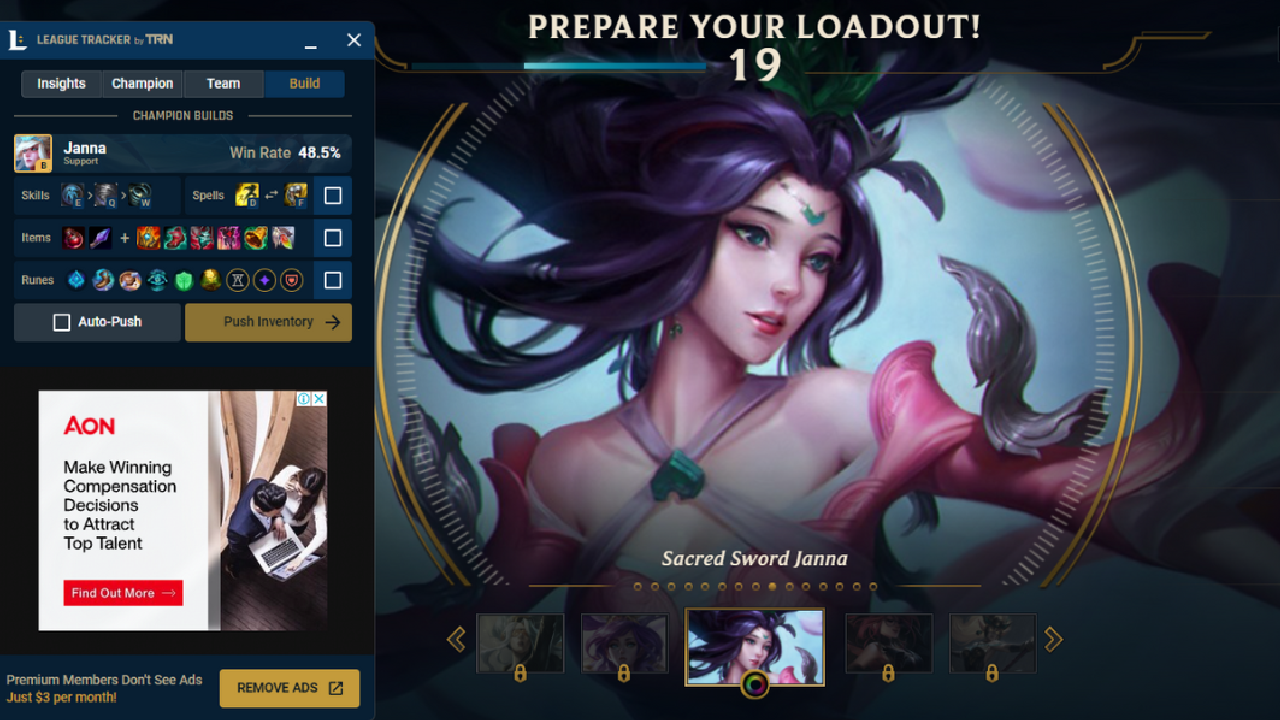The image size is (1280, 720).
Task: Check the Items row checkbox
Action: (333, 237)
